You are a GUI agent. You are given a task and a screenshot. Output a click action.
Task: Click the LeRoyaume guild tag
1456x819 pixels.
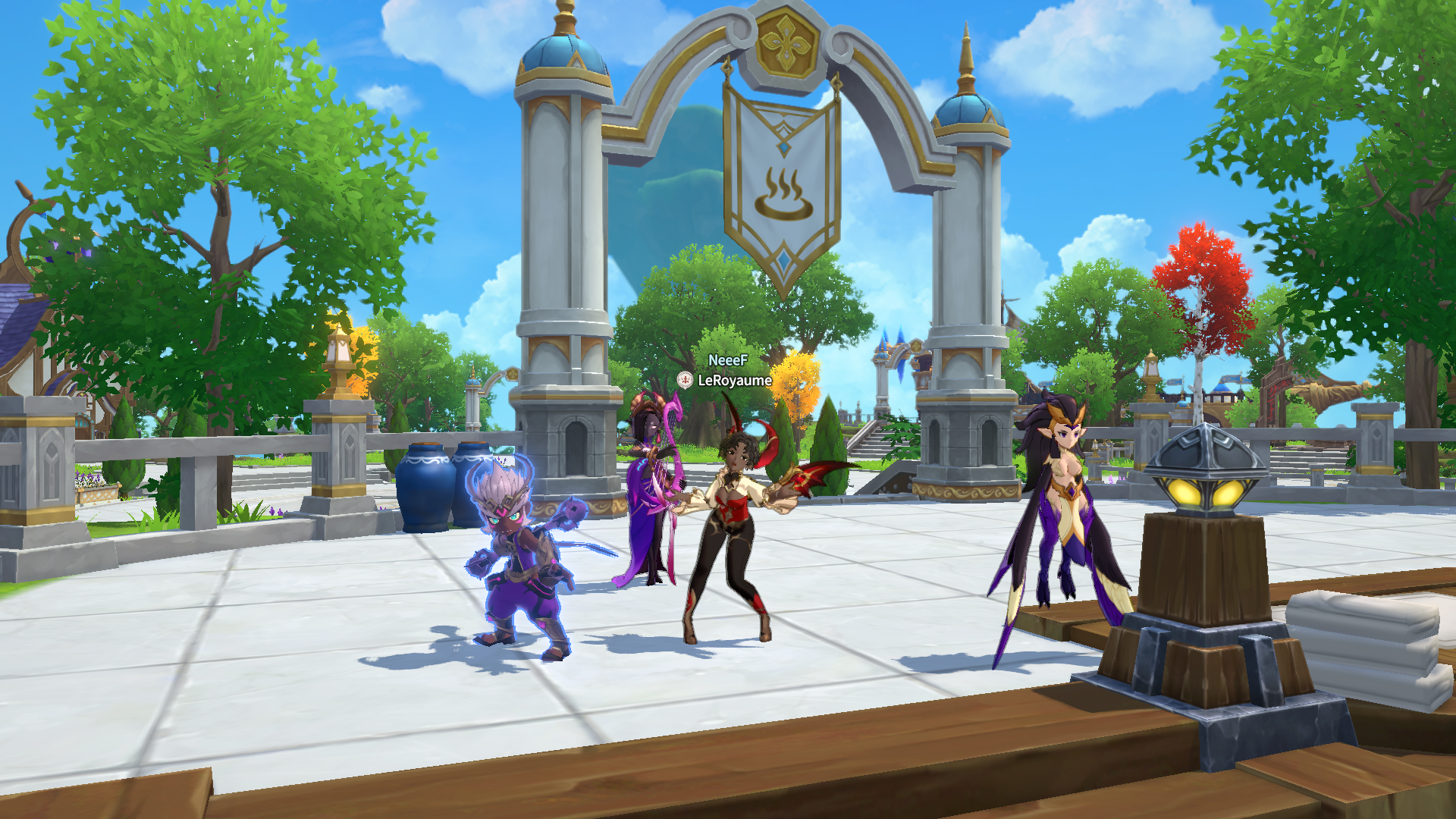[x=733, y=380]
